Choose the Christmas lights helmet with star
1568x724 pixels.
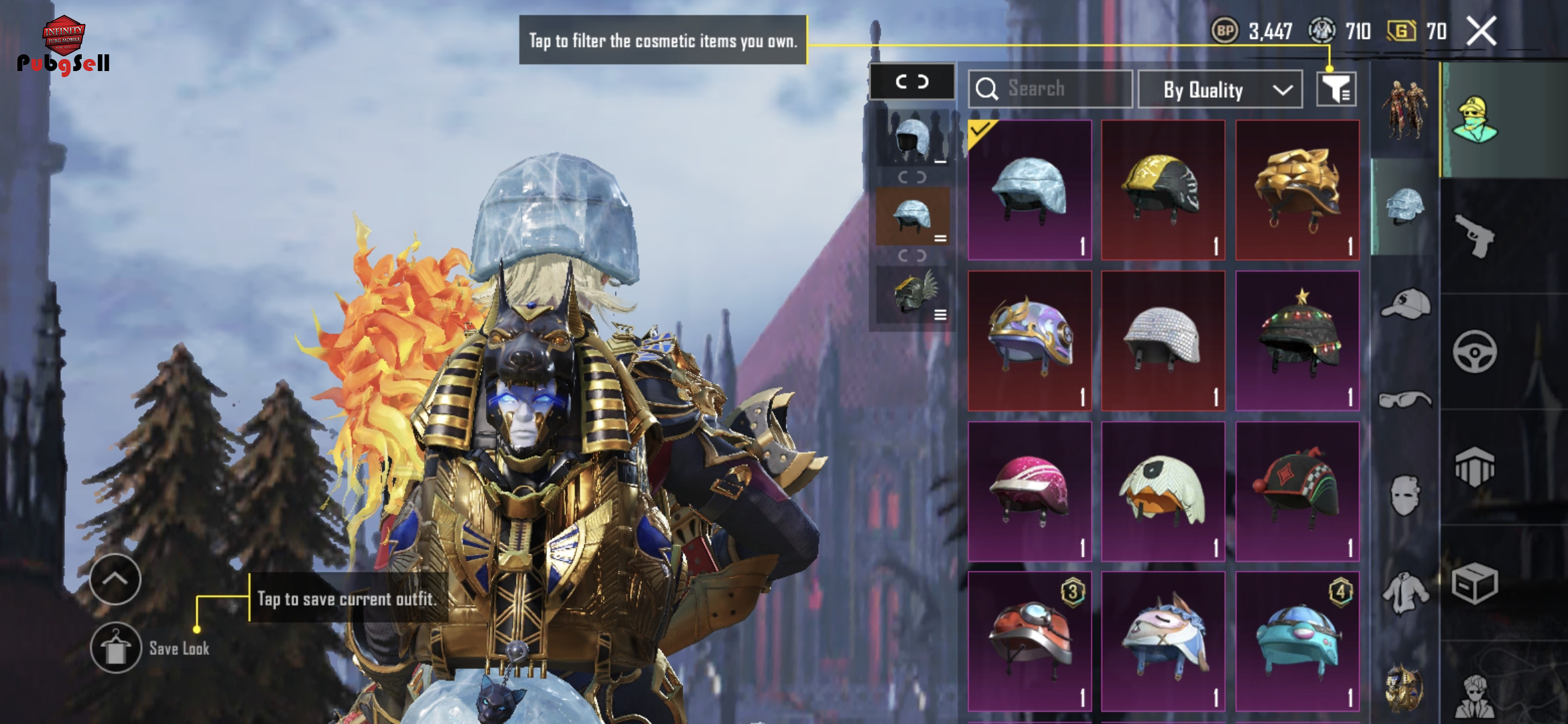[x=1297, y=341]
